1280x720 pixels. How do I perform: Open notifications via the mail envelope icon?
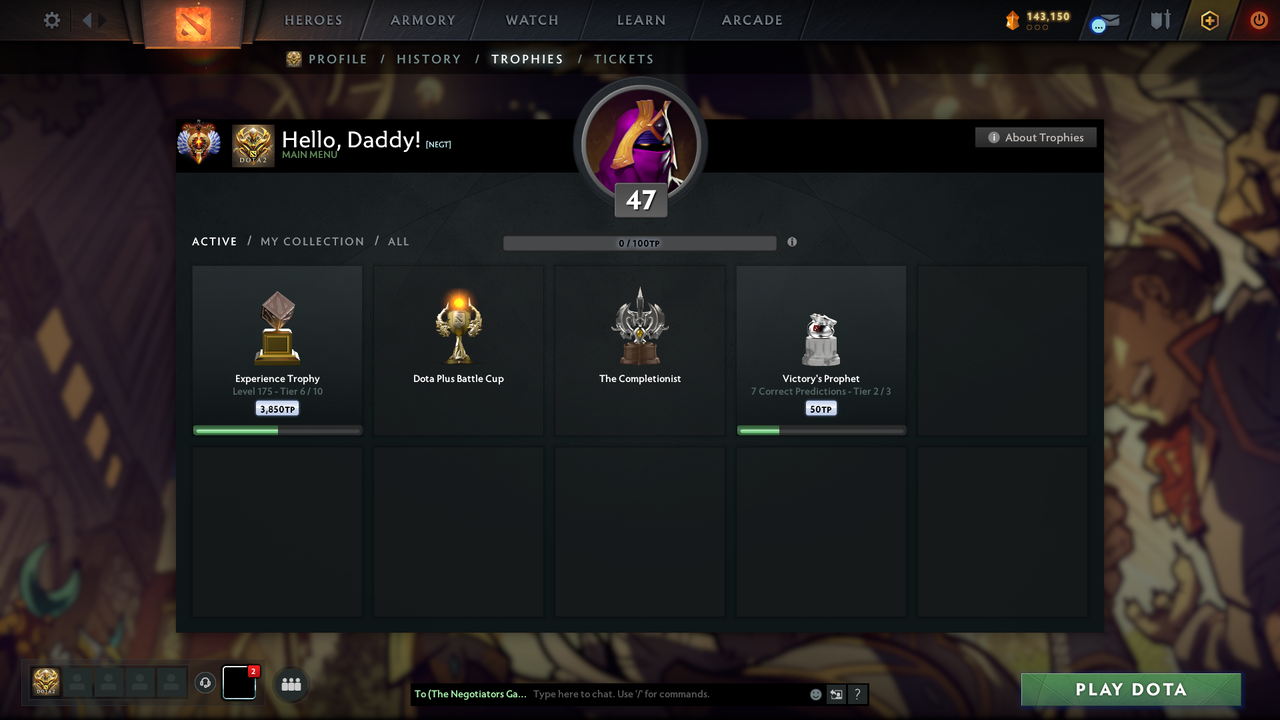click(x=1103, y=22)
